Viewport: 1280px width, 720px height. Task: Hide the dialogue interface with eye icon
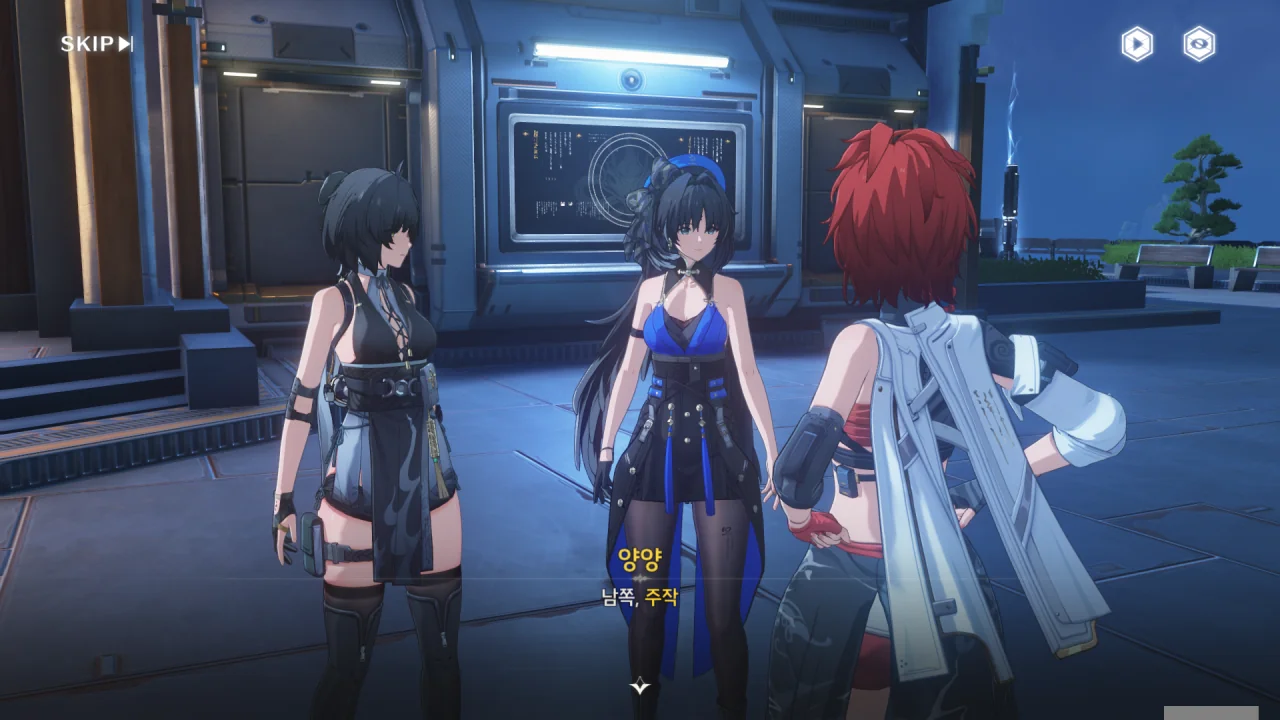pyautogui.click(x=1199, y=44)
